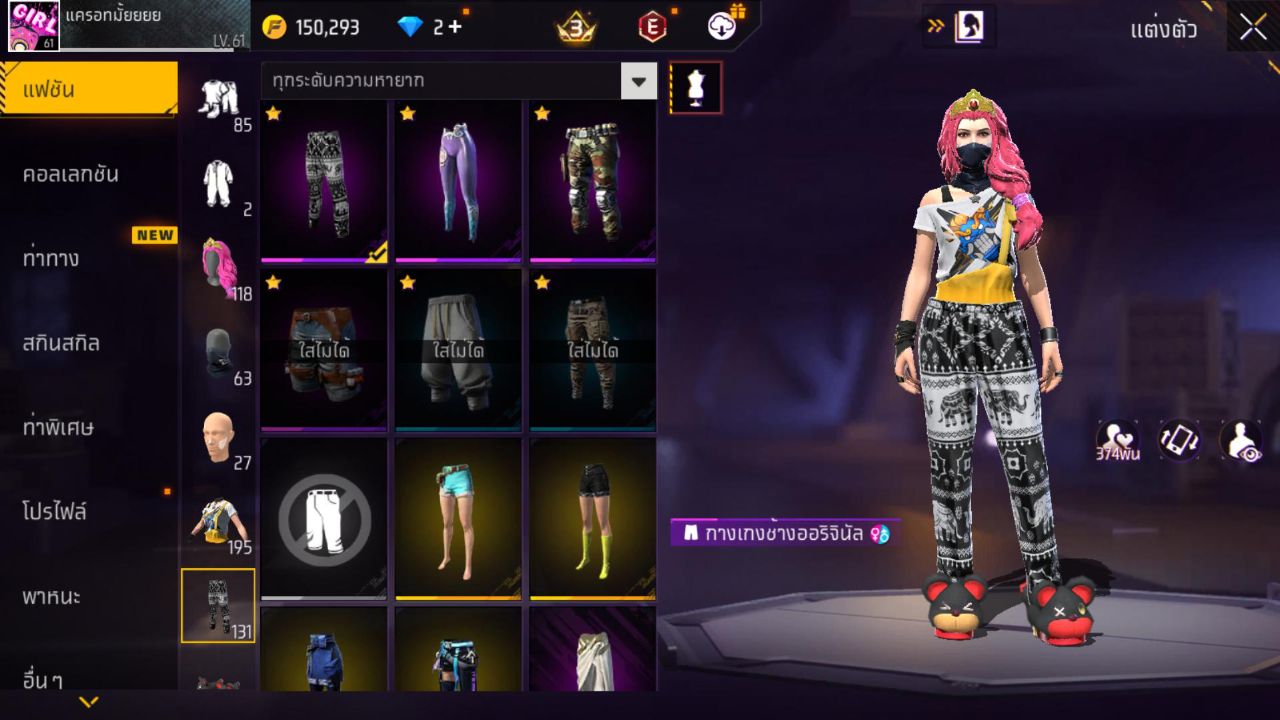Unequip the checked elephant pants item

click(324, 180)
